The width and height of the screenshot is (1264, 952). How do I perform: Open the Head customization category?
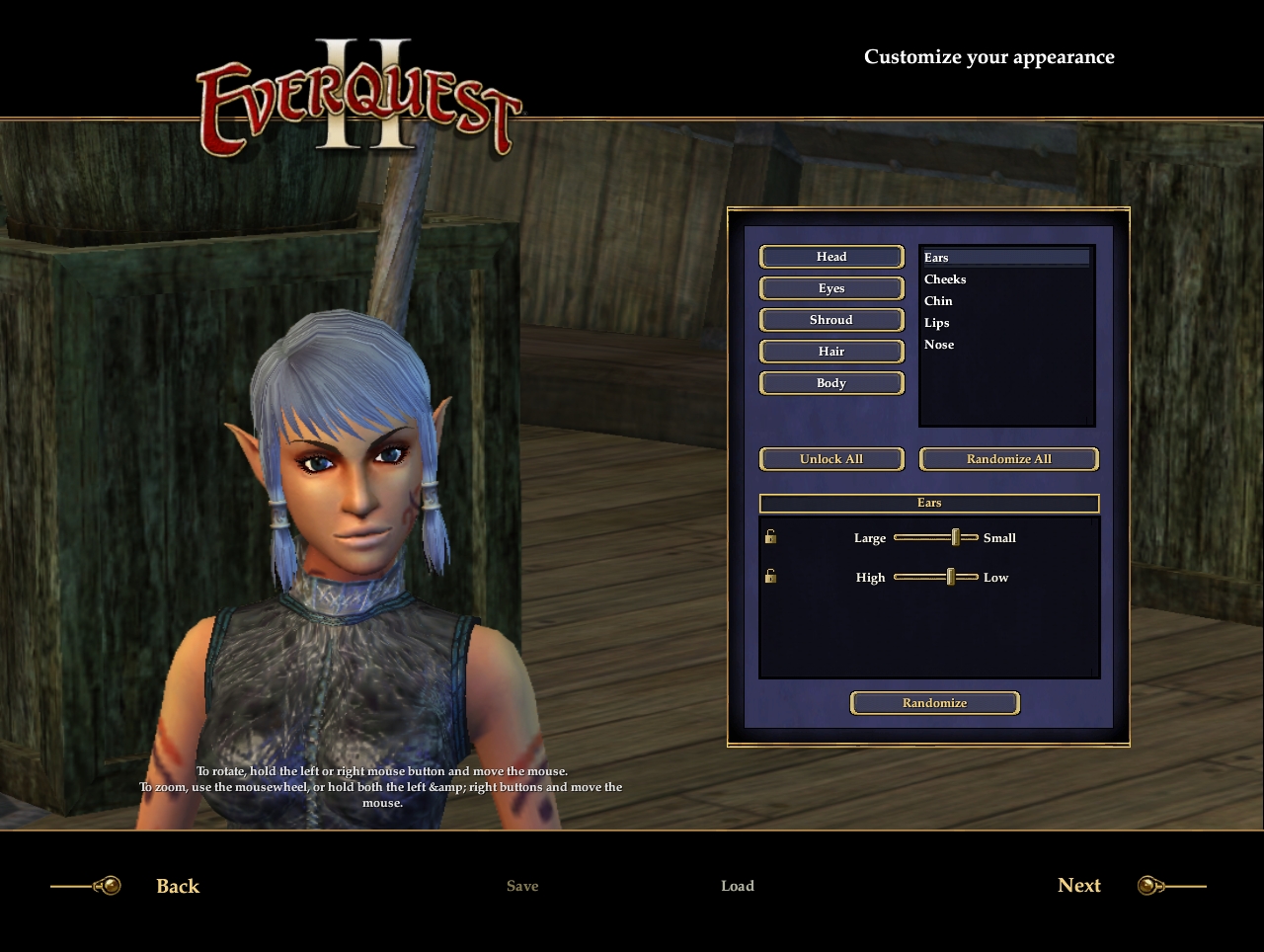(831, 257)
